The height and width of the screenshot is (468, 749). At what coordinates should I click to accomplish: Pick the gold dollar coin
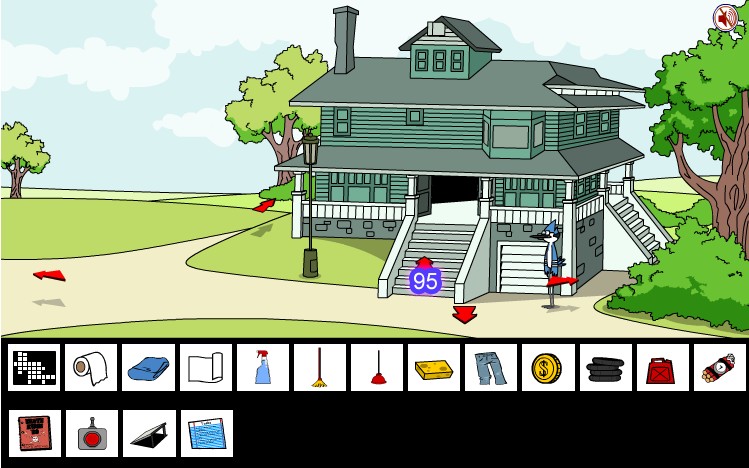pos(548,368)
